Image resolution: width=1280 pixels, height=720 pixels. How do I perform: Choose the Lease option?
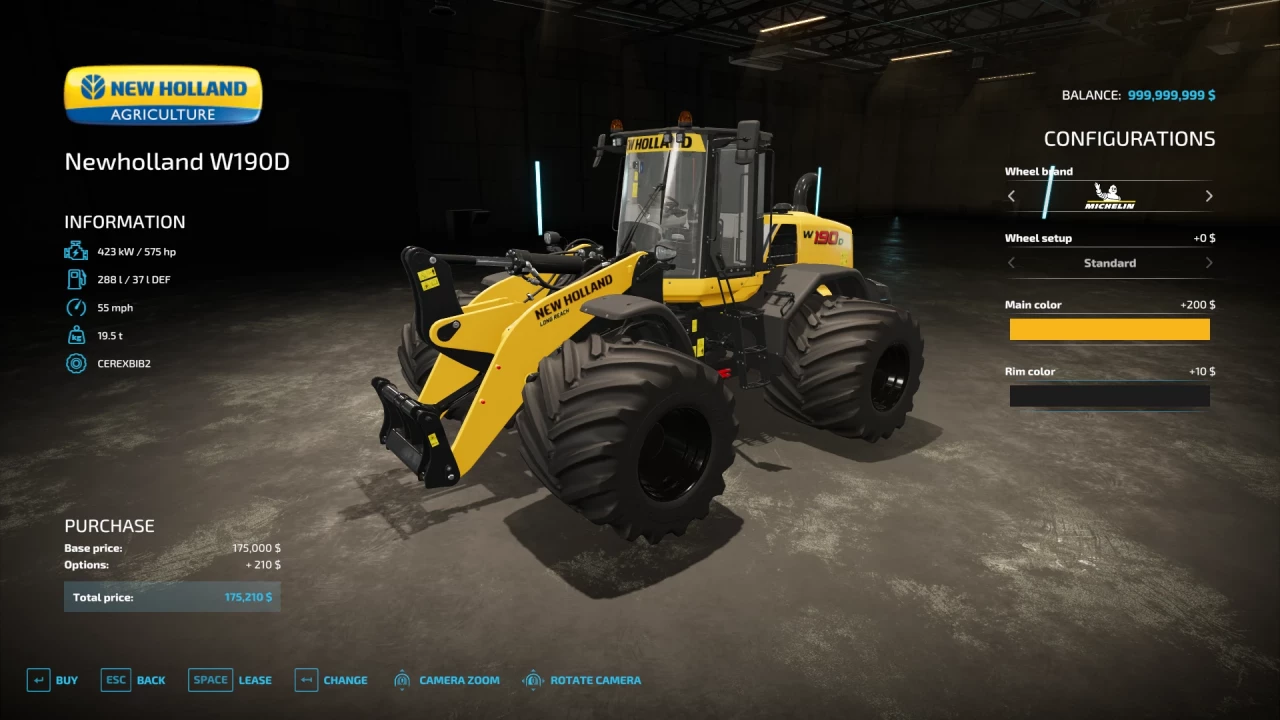click(x=255, y=679)
